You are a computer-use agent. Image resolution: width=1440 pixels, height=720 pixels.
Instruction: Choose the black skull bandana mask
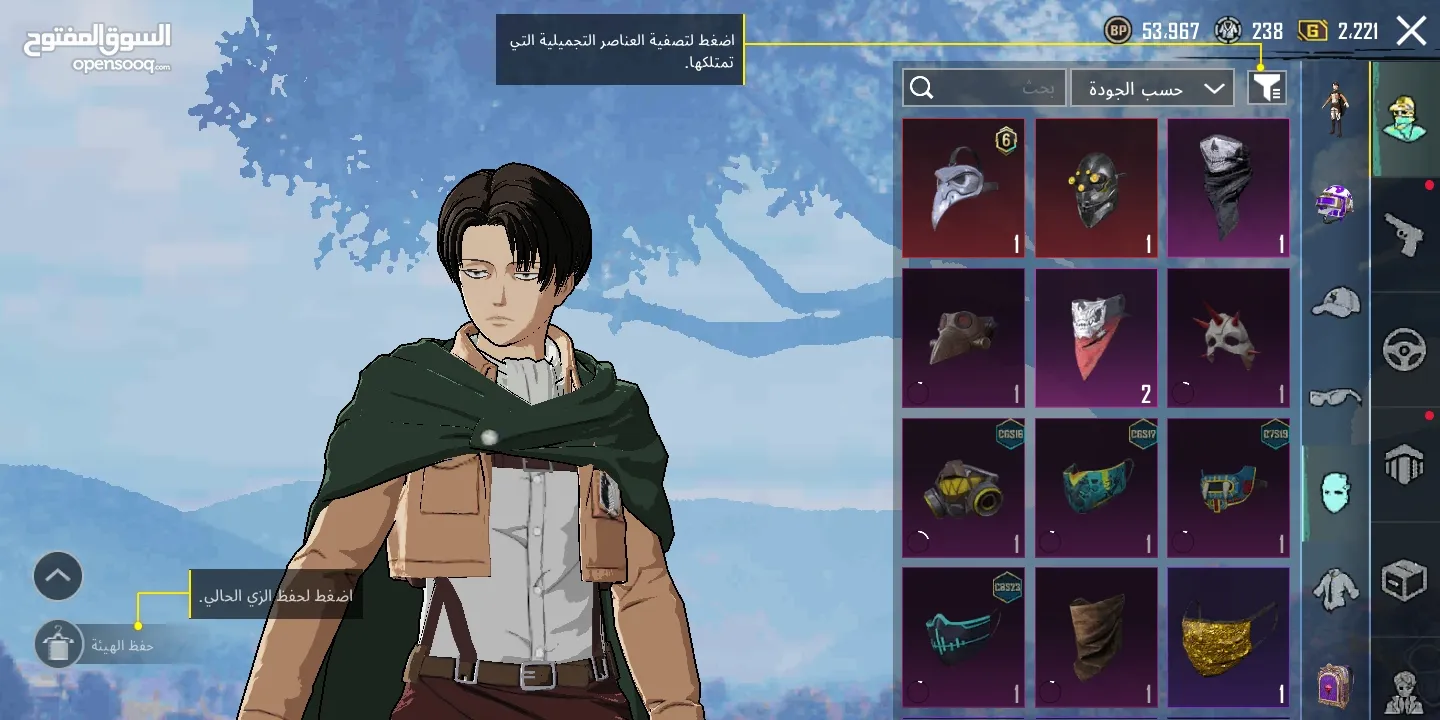pos(1228,188)
